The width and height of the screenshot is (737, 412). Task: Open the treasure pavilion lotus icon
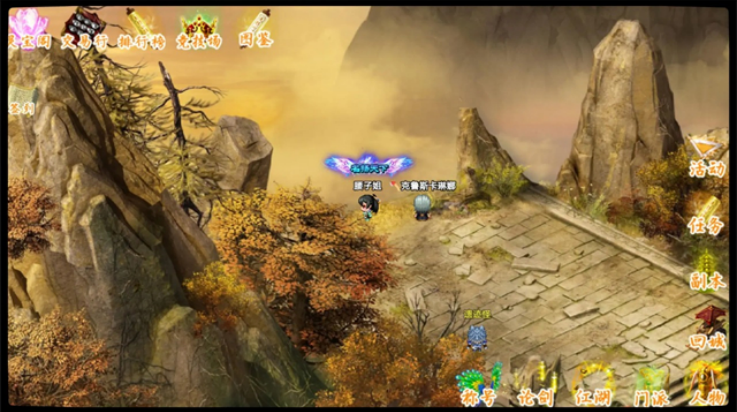point(28,29)
